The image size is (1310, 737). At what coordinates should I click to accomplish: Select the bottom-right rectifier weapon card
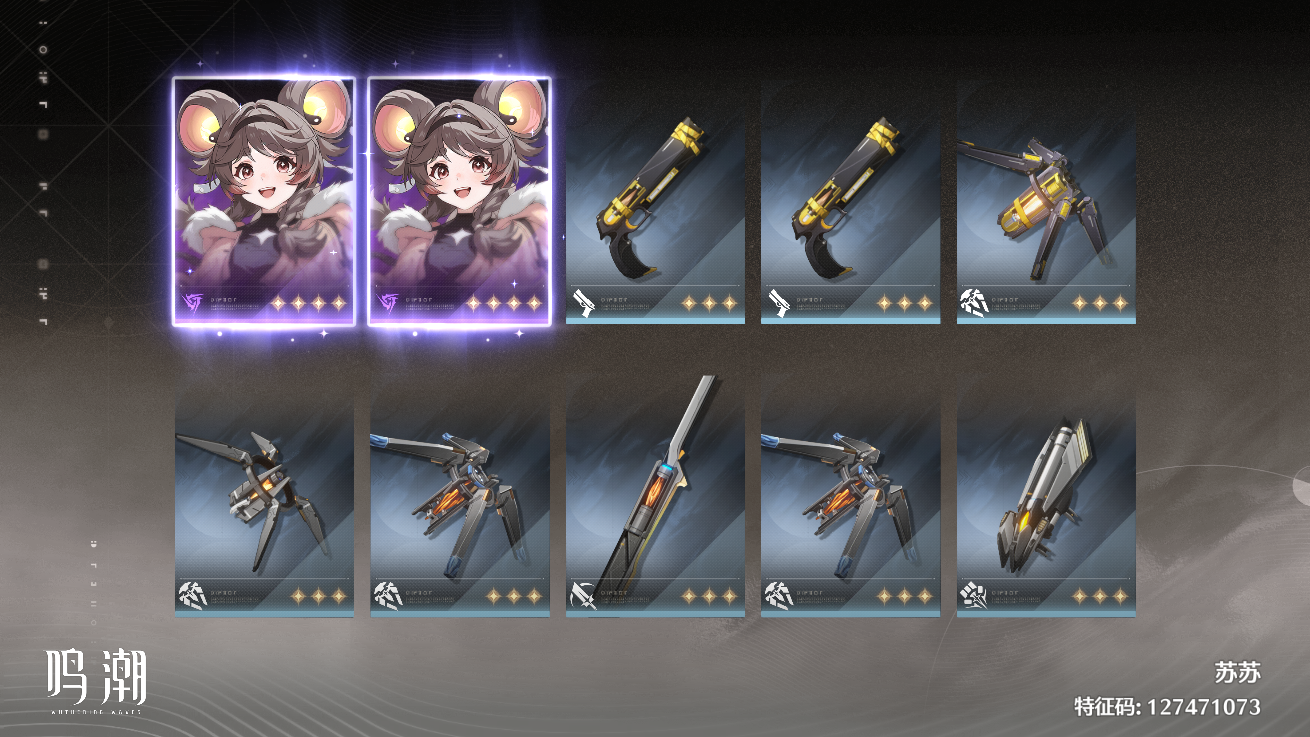1046,500
